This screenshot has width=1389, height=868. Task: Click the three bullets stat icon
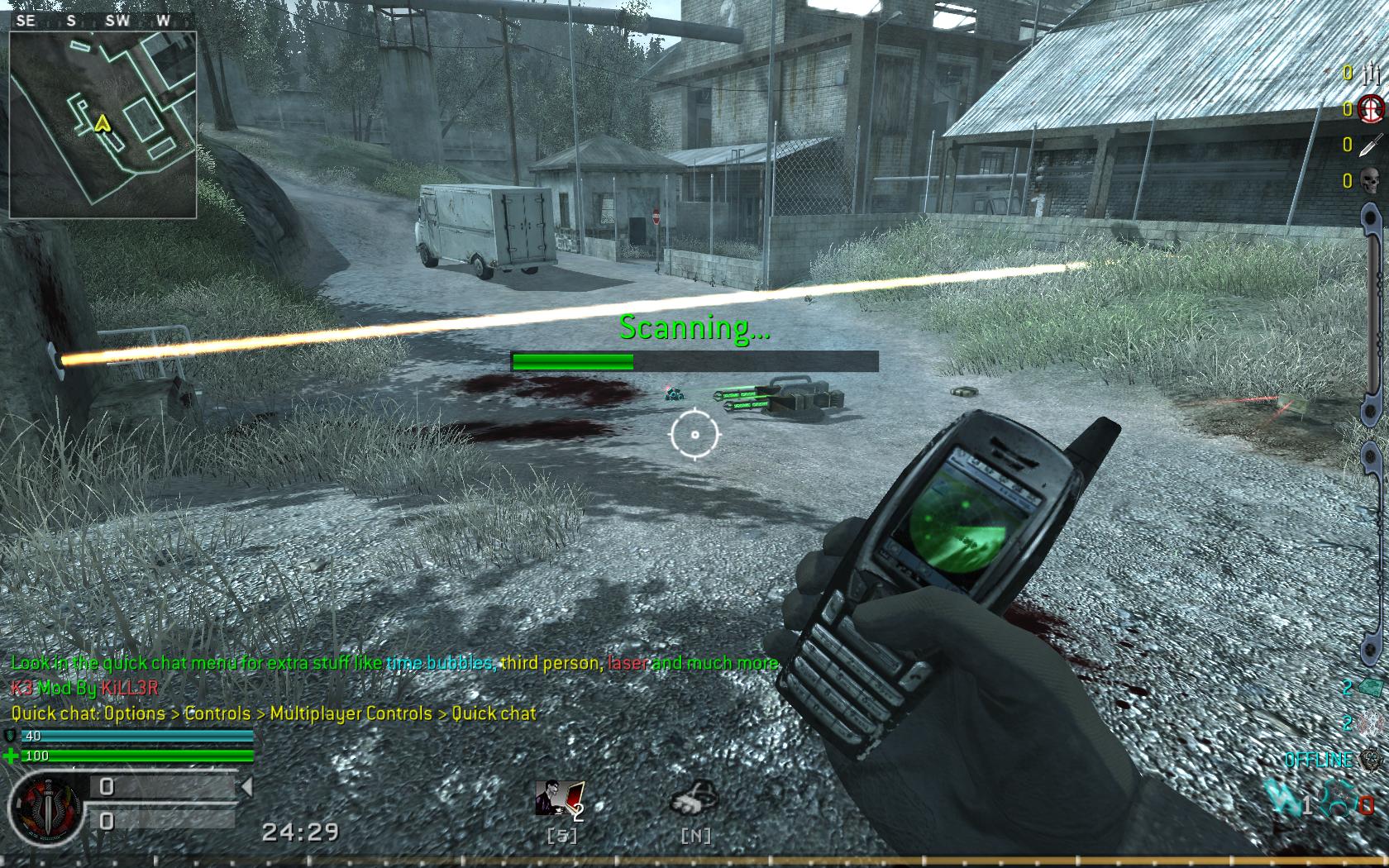coord(1371,74)
